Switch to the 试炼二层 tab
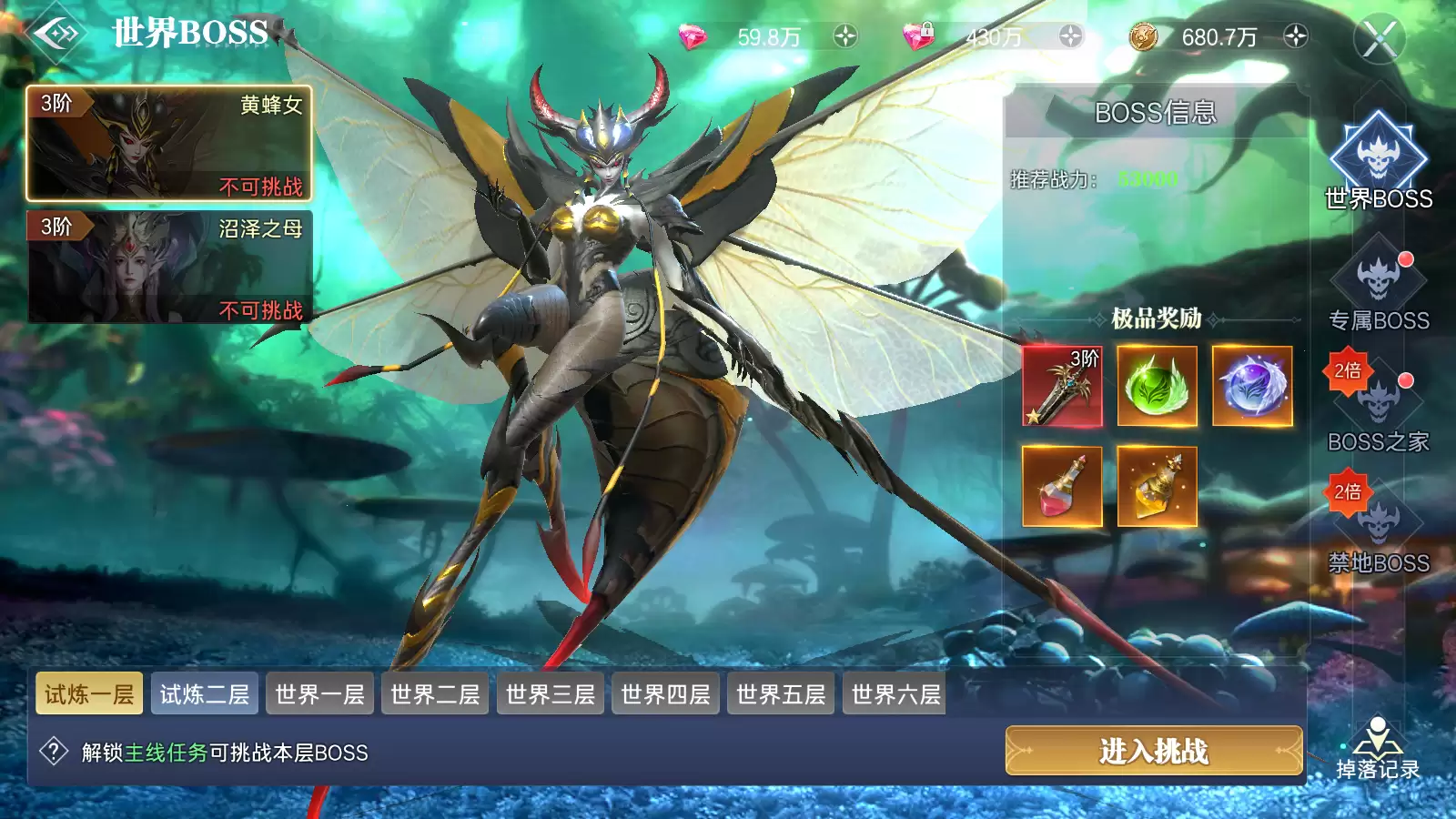Image resolution: width=1456 pixels, height=819 pixels. pyautogui.click(x=205, y=694)
